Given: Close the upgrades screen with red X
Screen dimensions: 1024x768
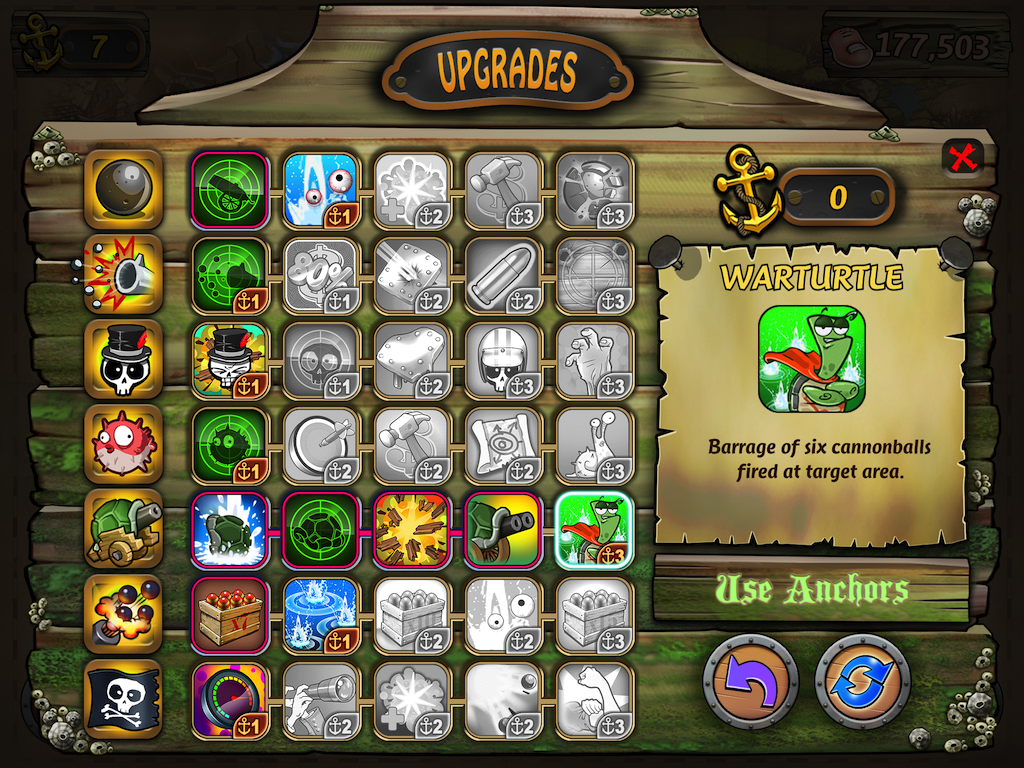Looking at the screenshot, I should [x=963, y=157].
